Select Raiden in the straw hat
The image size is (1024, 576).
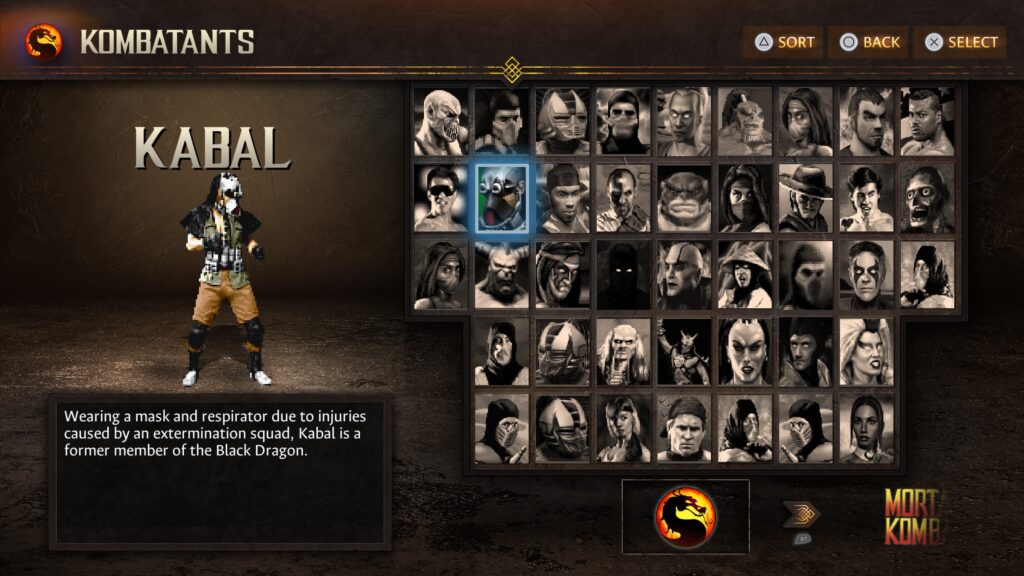coord(746,275)
